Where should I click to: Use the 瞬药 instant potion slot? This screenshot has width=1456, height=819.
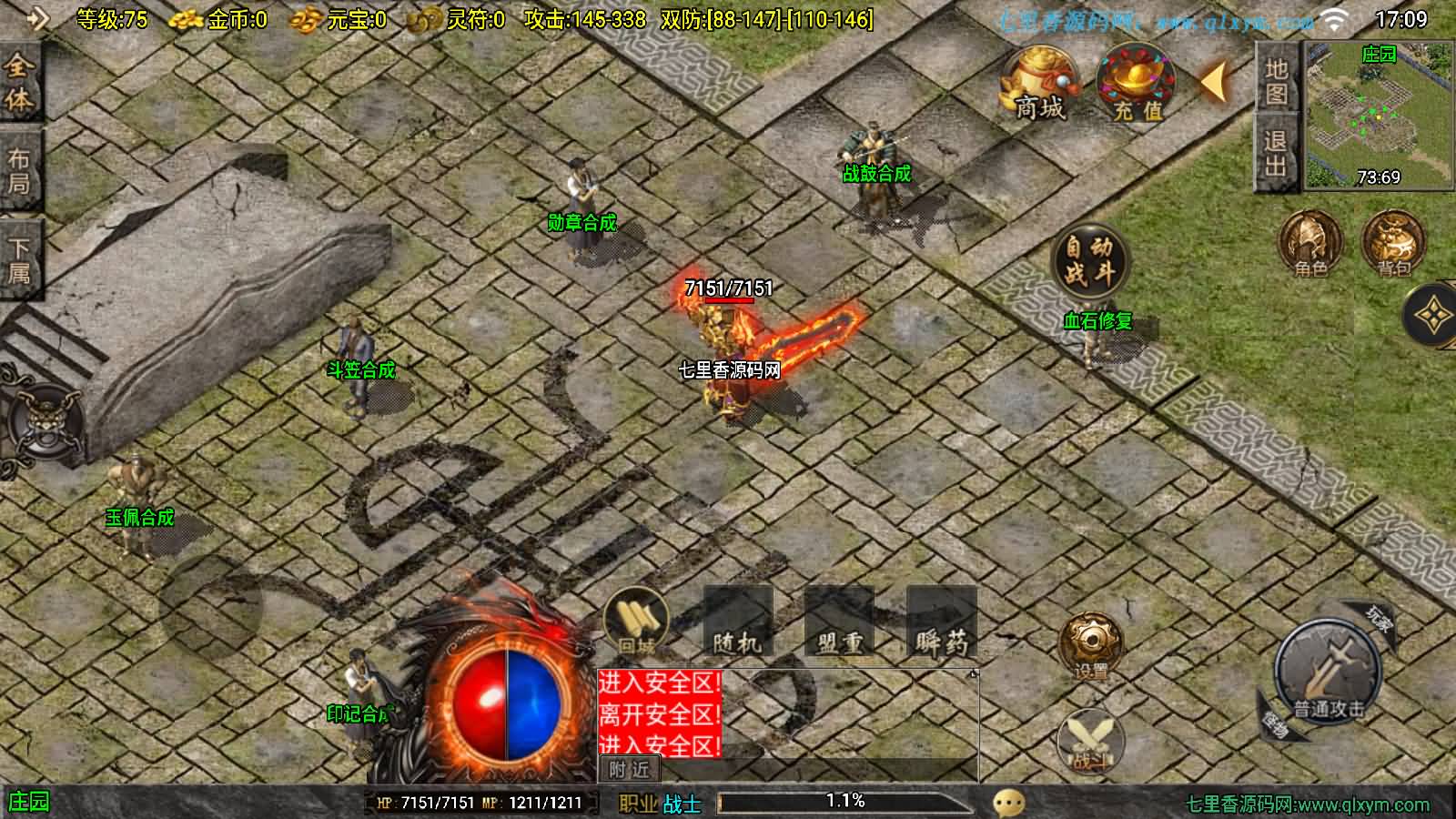coord(941,623)
